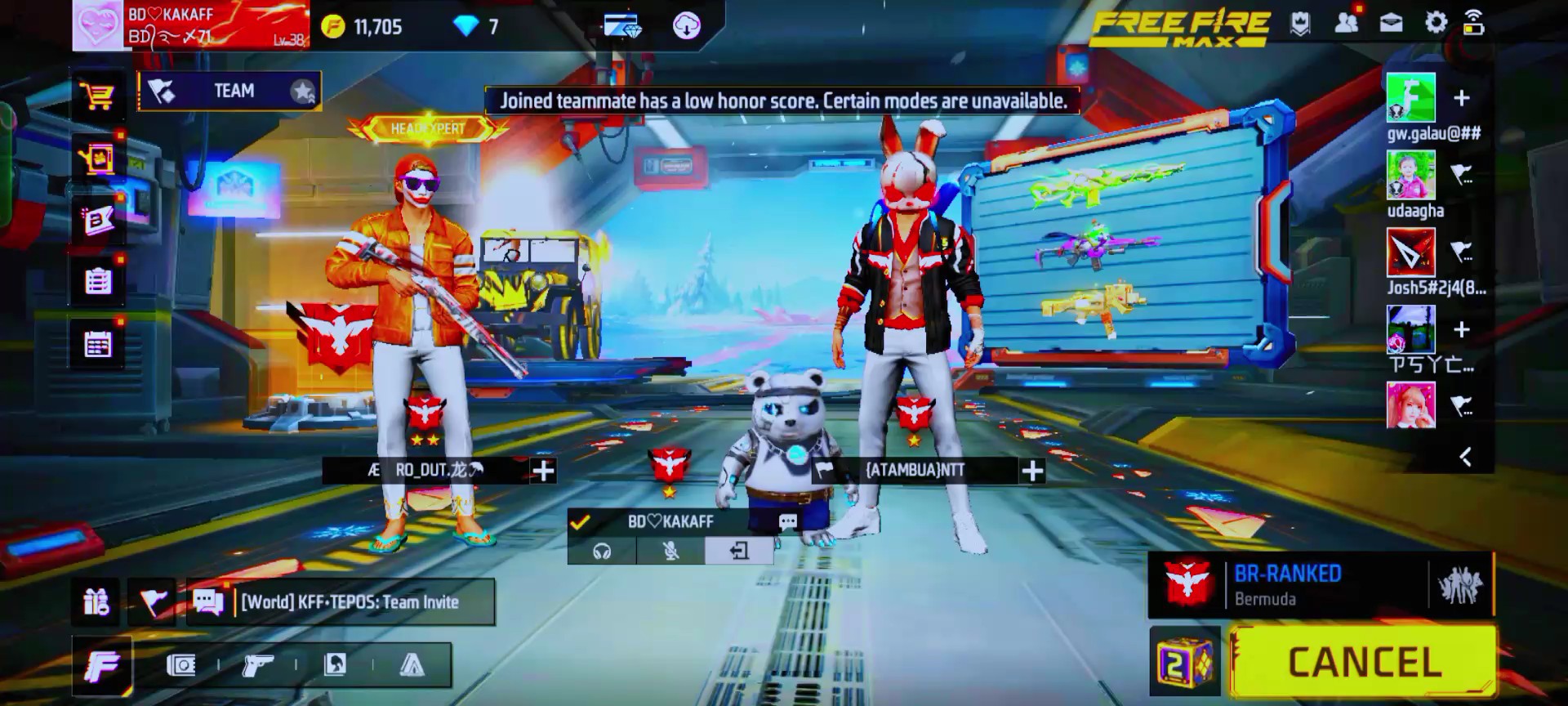Open the mail envelope inbox

(x=1391, y=23)
